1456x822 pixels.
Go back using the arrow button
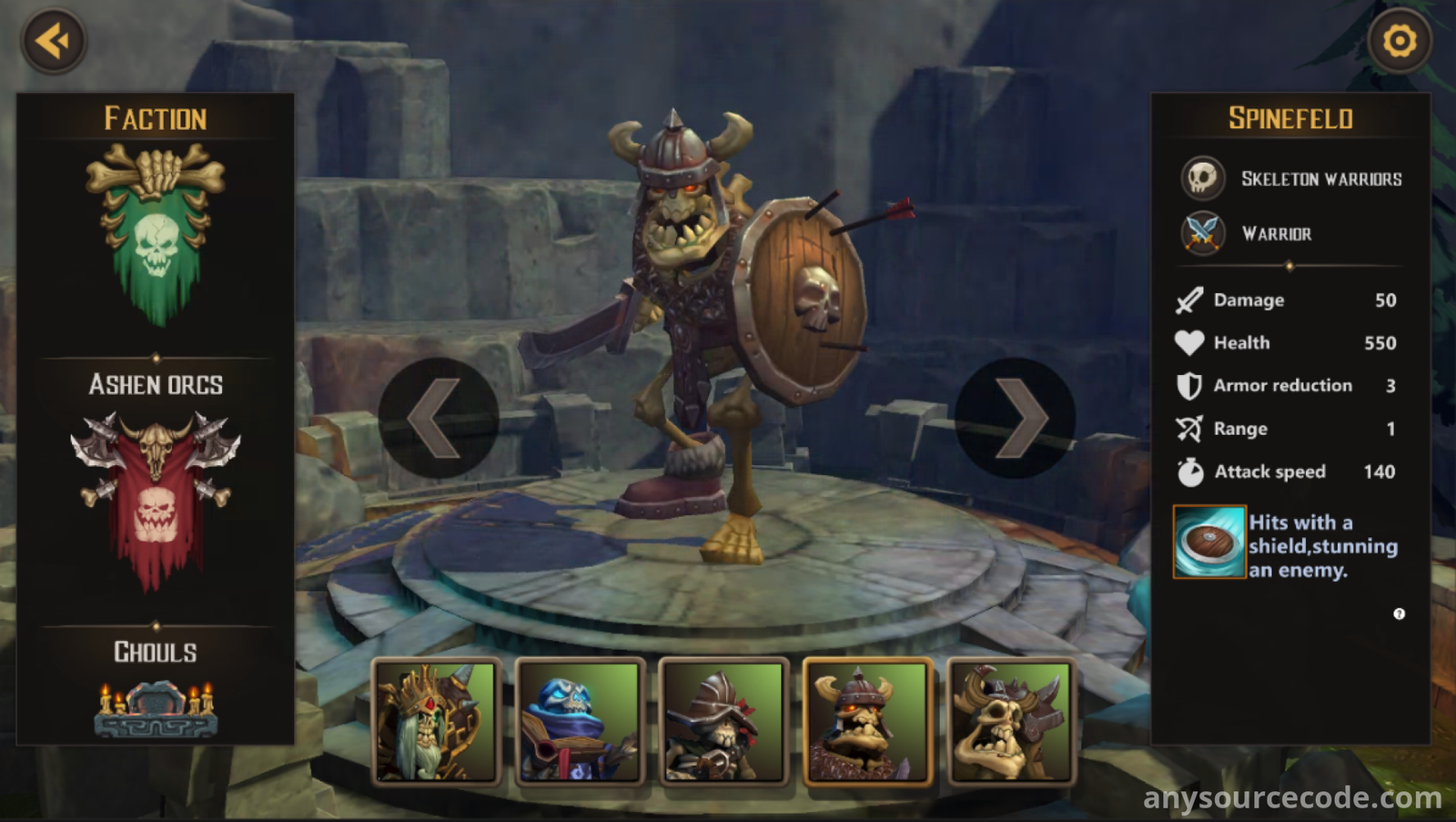pyautogui.click(x=54, y=41)
